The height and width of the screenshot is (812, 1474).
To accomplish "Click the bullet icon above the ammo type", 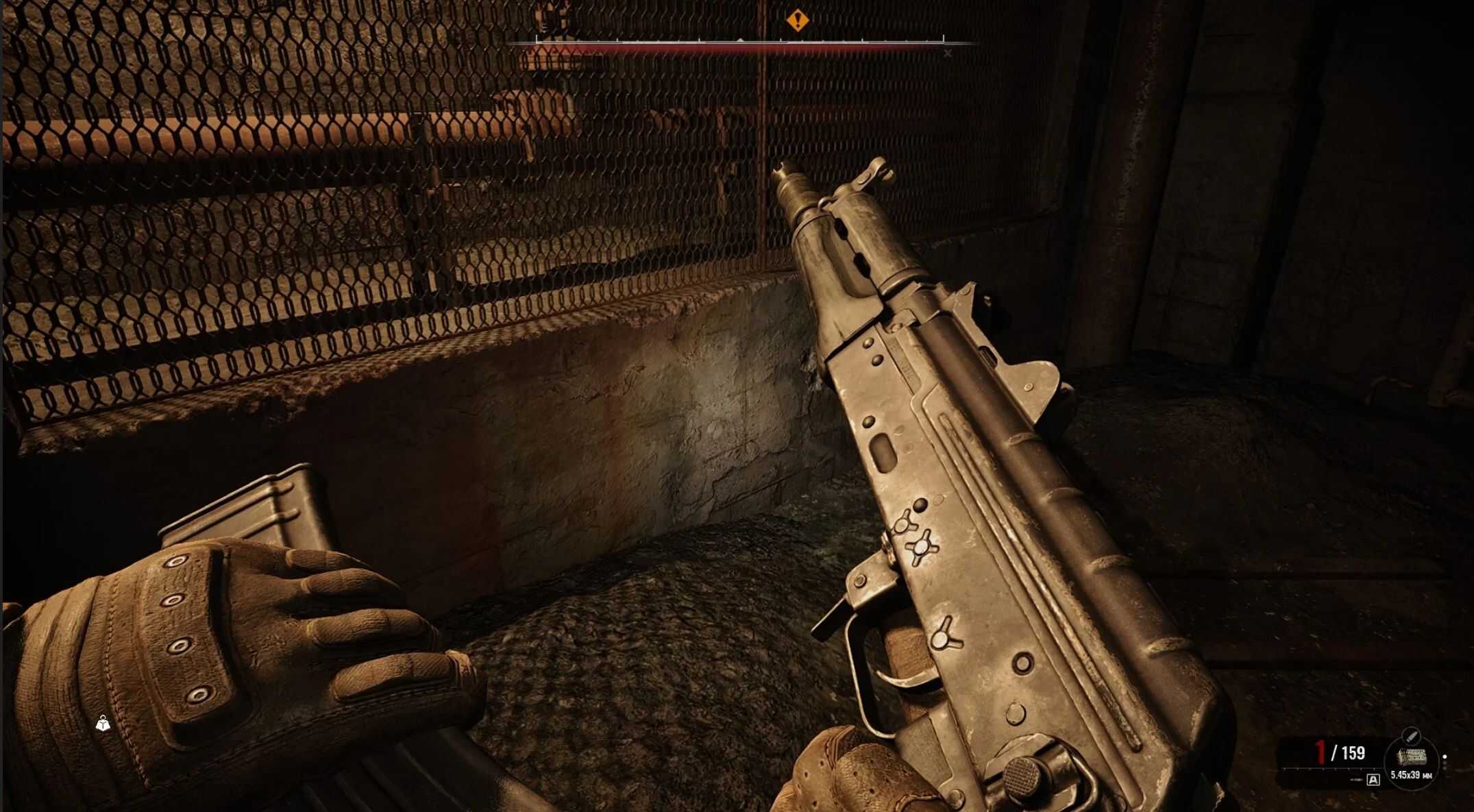I will (x=1410, y=736).
